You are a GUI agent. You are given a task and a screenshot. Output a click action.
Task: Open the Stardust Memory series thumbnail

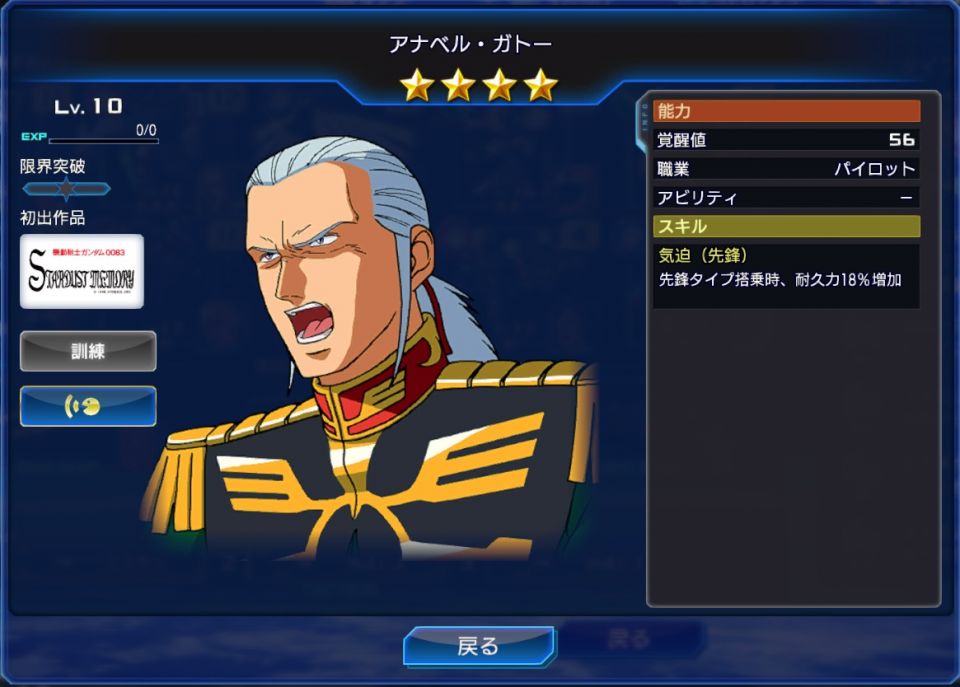[x=82, y=271]
